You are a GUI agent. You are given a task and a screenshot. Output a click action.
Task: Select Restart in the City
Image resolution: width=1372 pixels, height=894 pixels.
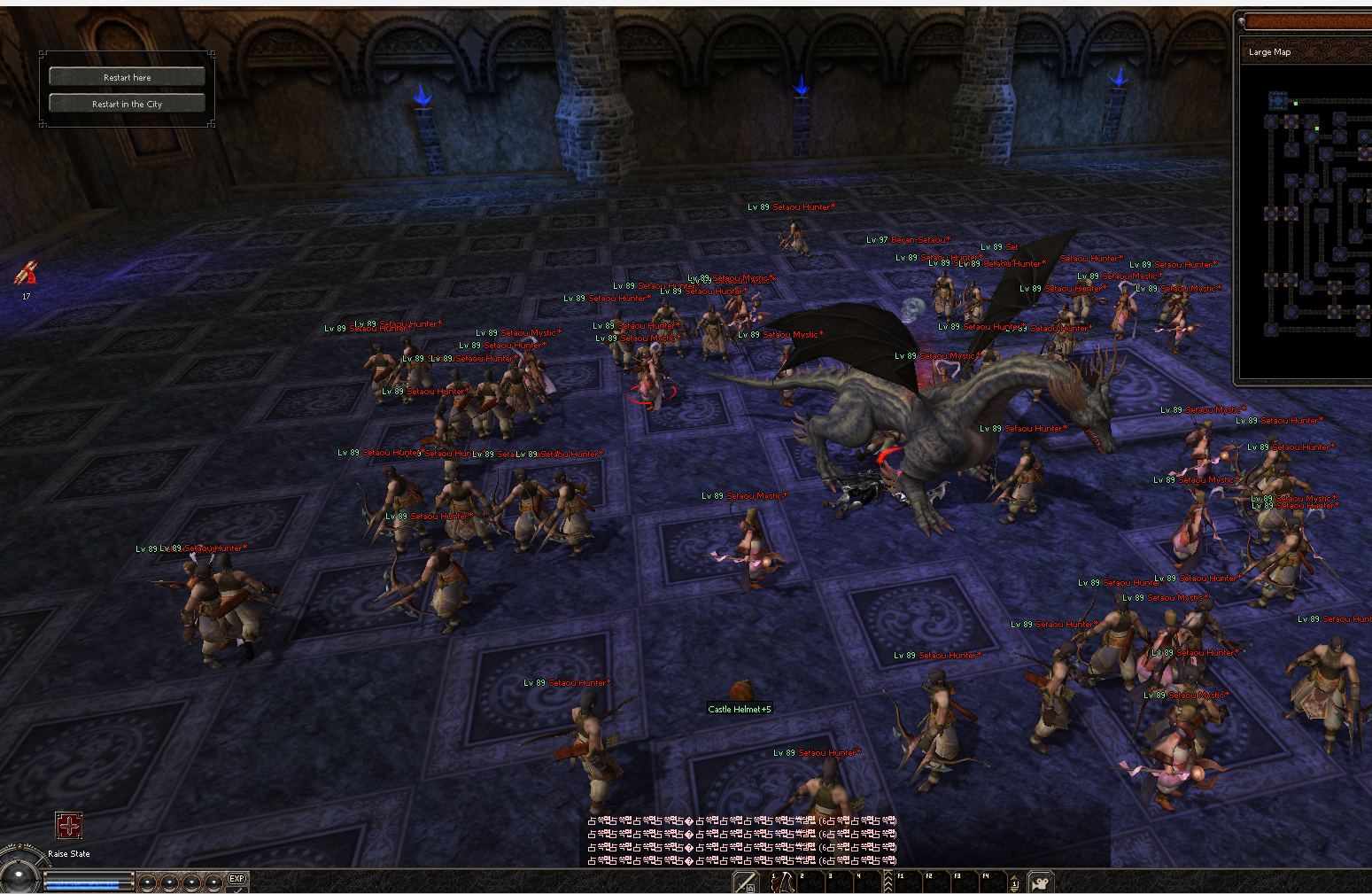(x=127, y=104)
